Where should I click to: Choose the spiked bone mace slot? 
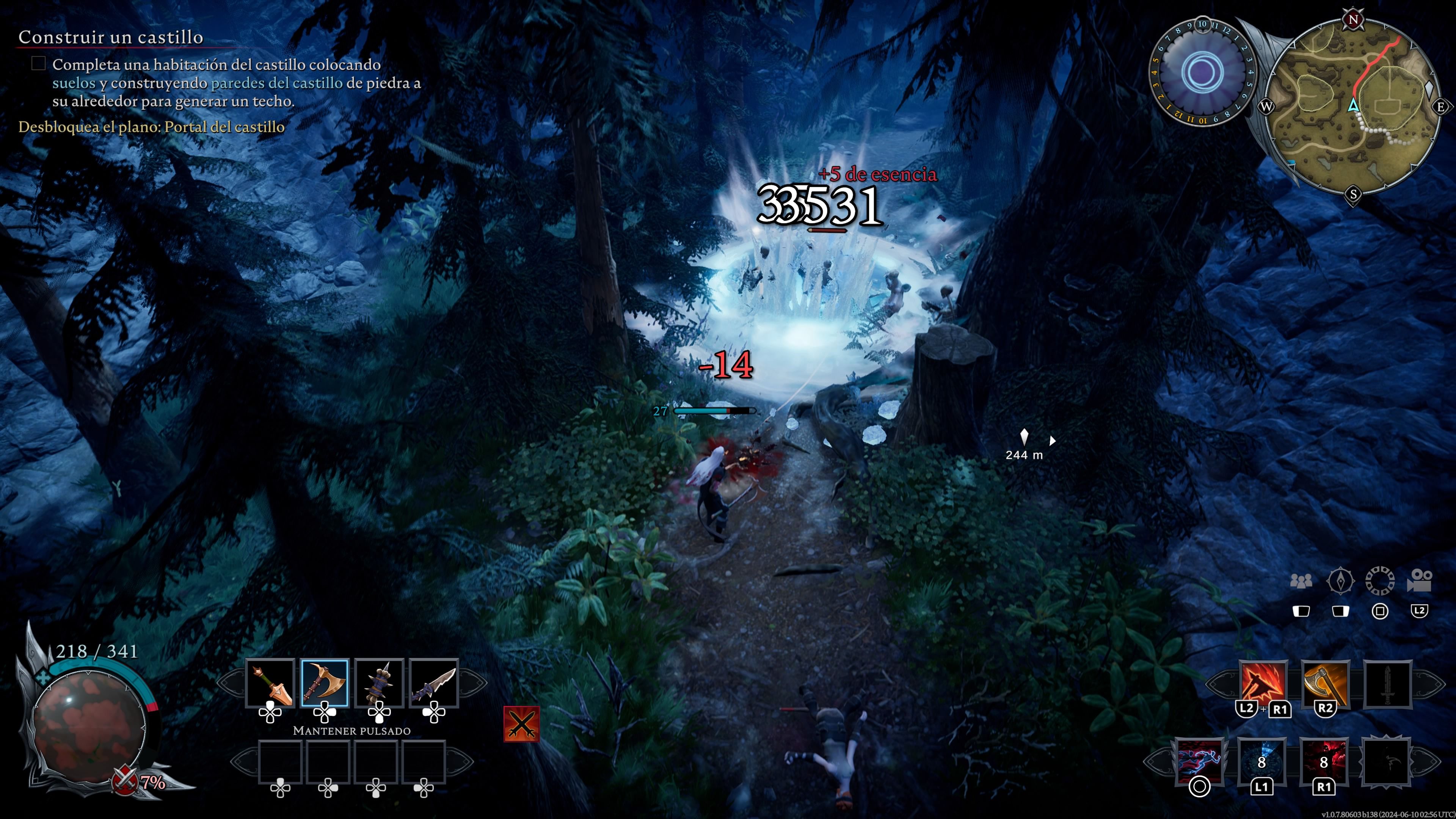[379, 683]
